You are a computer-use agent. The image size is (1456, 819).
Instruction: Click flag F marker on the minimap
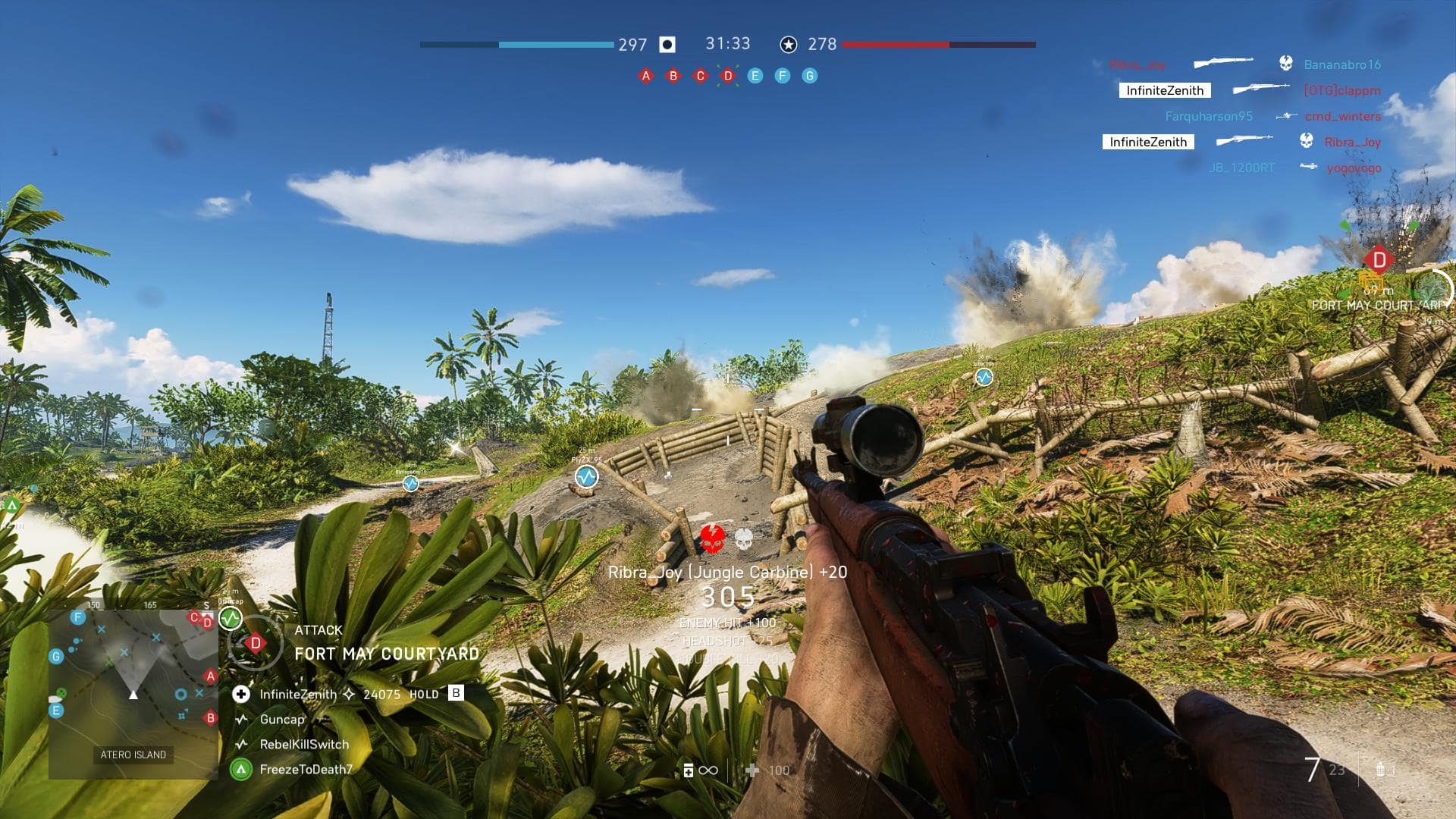pyautogui.click(x=77, y=617)
